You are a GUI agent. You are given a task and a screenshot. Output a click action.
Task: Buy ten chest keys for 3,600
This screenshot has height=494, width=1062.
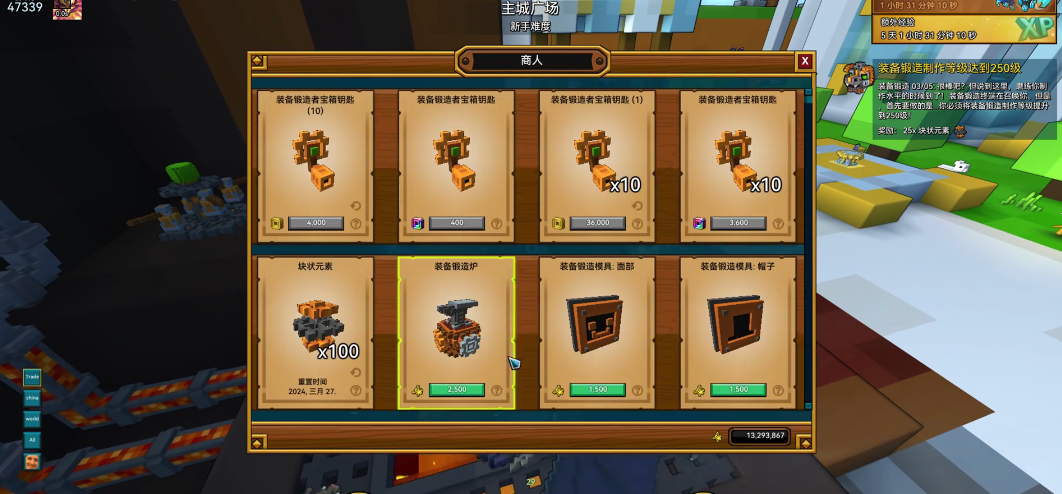point(738,224)
